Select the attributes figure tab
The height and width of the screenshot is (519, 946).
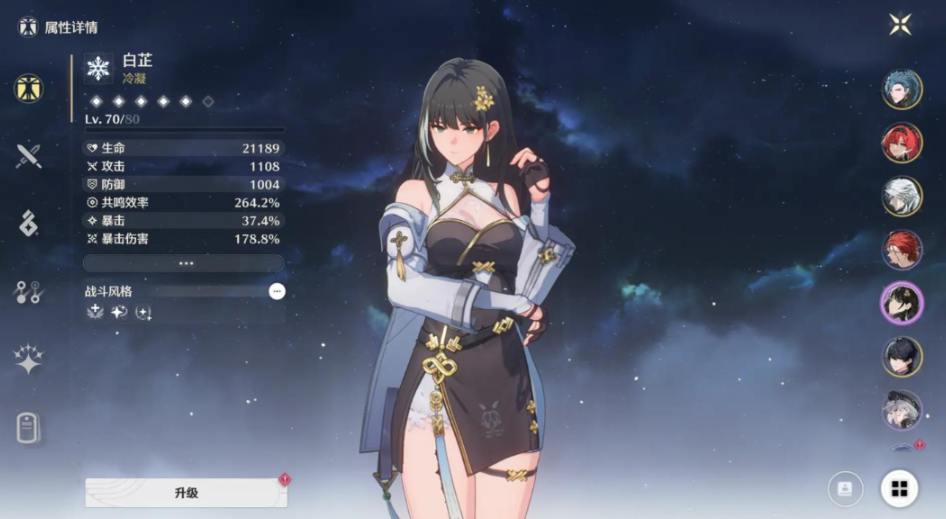pyautogui.click(x=28, y=88)
